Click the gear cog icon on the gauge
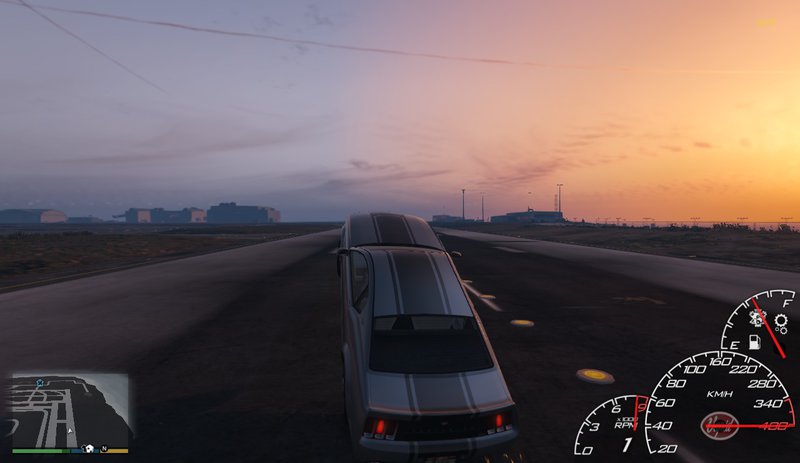The height and width of the screenshot is (463, 800). [x=780, y=323]
